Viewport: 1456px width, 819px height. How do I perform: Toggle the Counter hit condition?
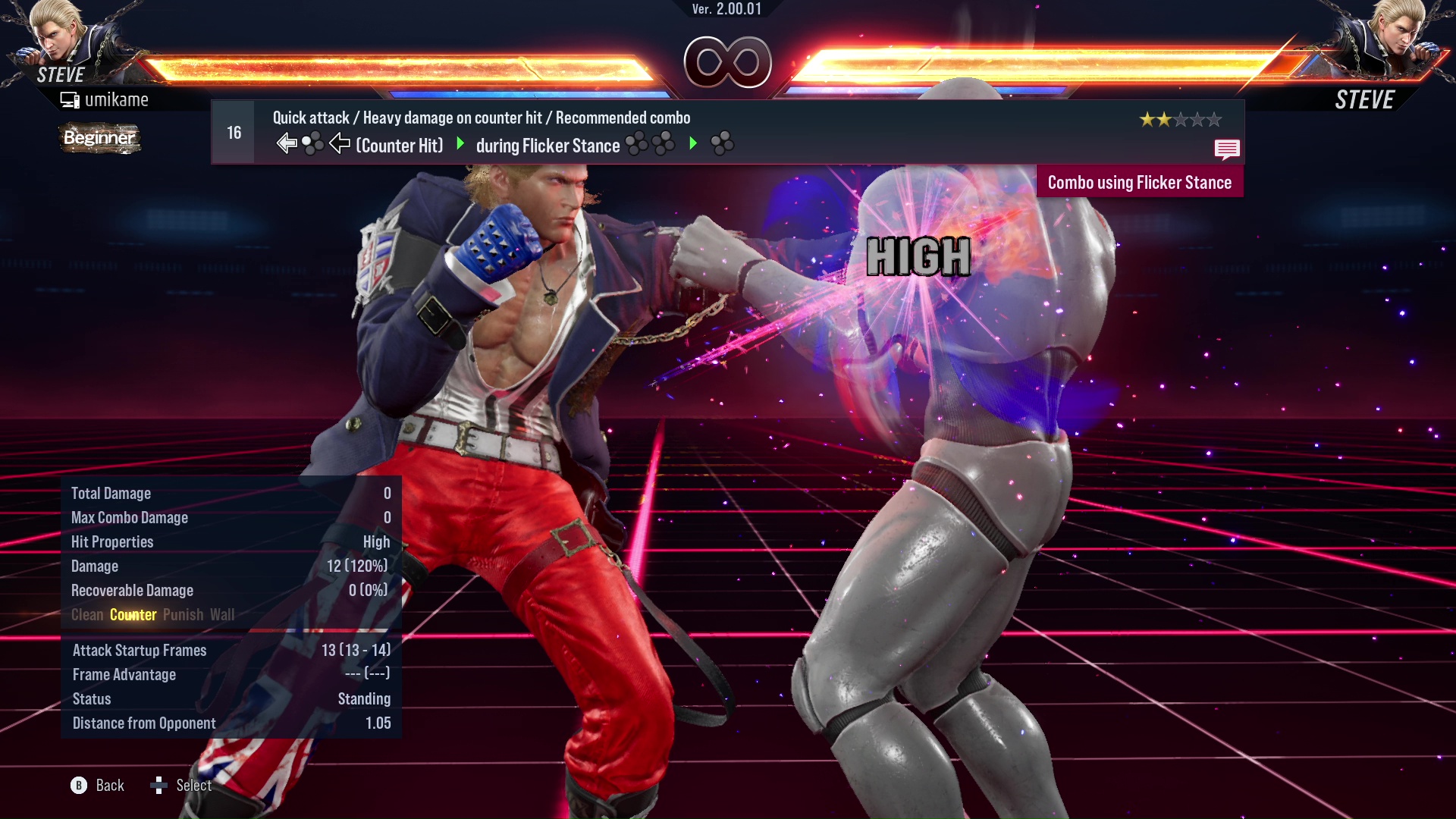(133, 615)
